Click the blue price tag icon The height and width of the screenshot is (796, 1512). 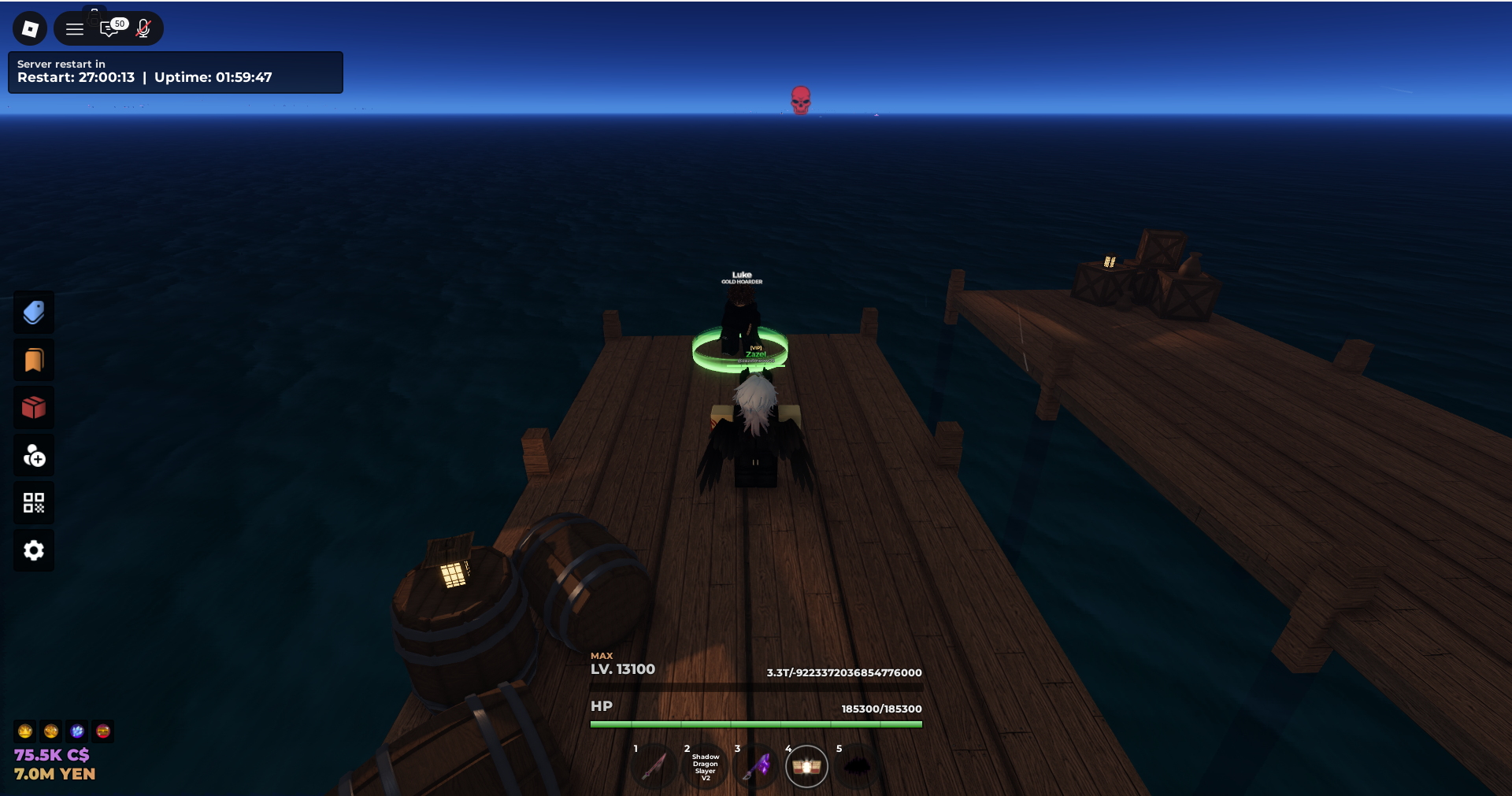(x=34, y=313)
